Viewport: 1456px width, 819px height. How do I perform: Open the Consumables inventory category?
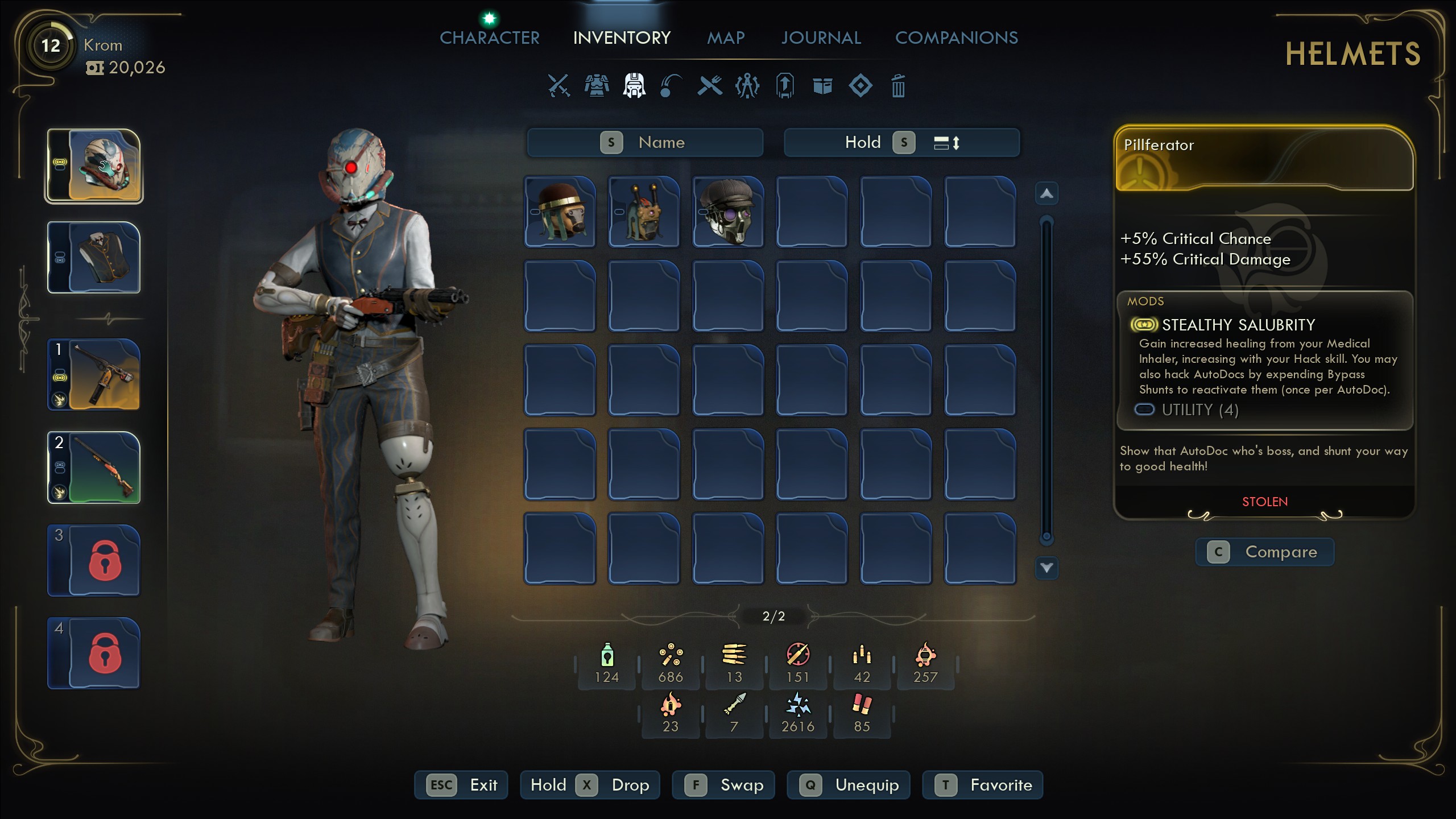click(x=672, y=86)
